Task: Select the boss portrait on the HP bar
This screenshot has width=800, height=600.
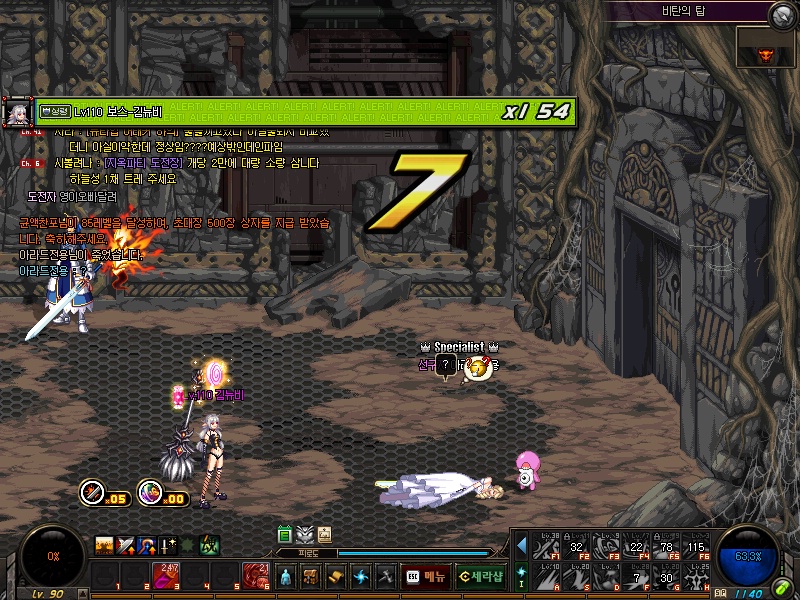Action: coord(17,112)
